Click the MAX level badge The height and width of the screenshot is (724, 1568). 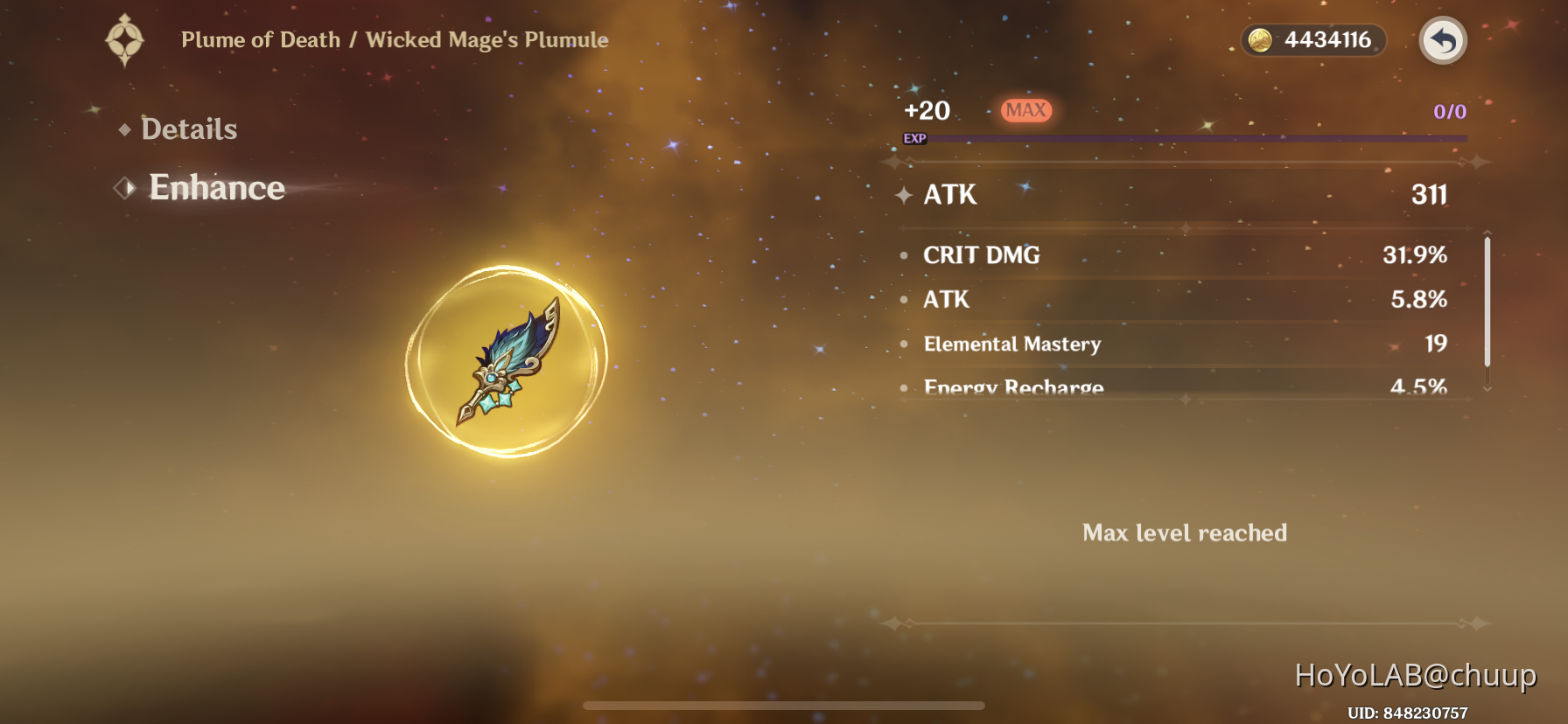pyautogui.click(x=1027, y=110)
